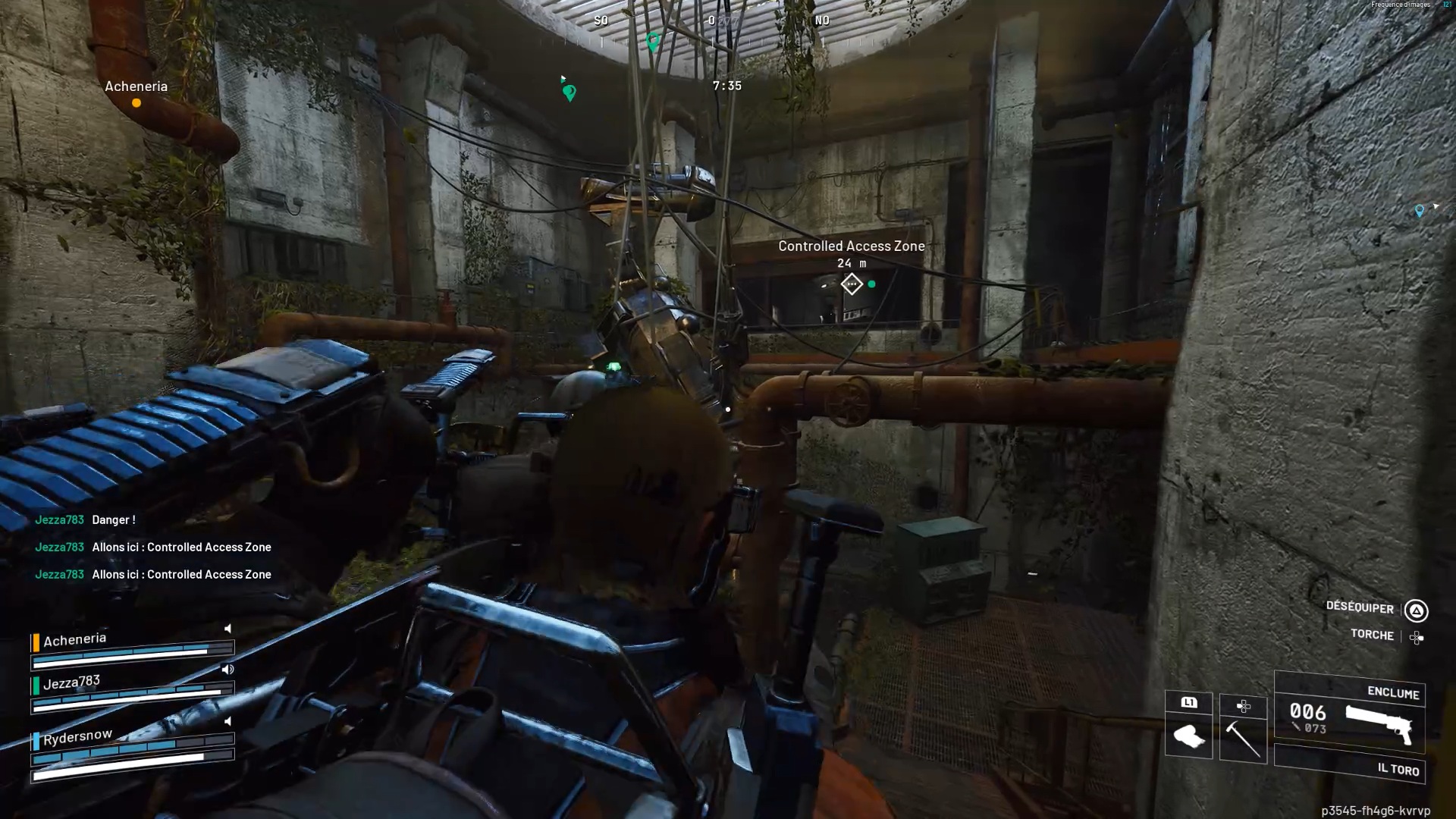Click the blue location pin marker
This screenshot has width=1456, height=819.
click(x=1419, y=211)
